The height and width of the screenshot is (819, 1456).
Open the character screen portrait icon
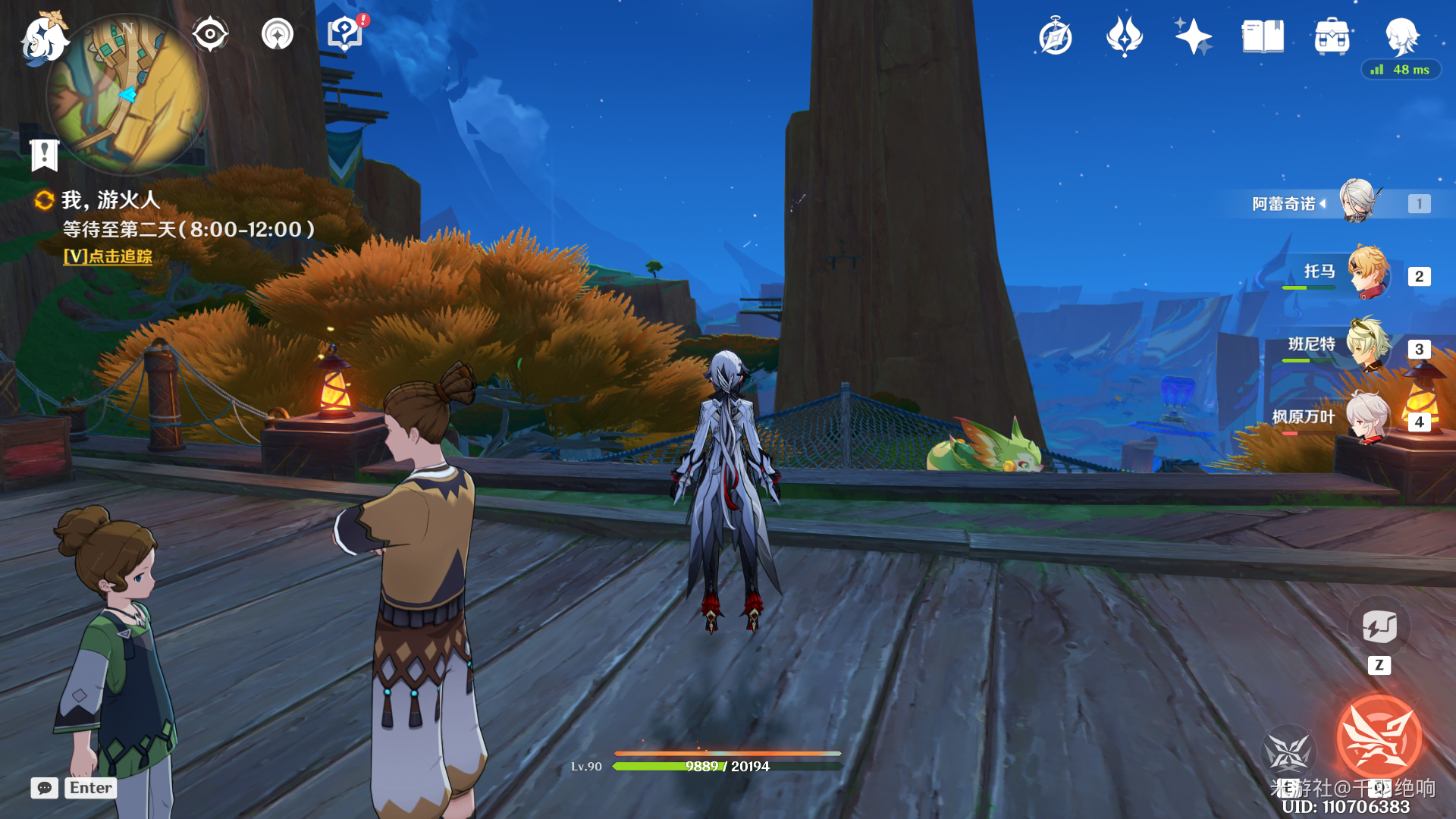(1401, 36)
